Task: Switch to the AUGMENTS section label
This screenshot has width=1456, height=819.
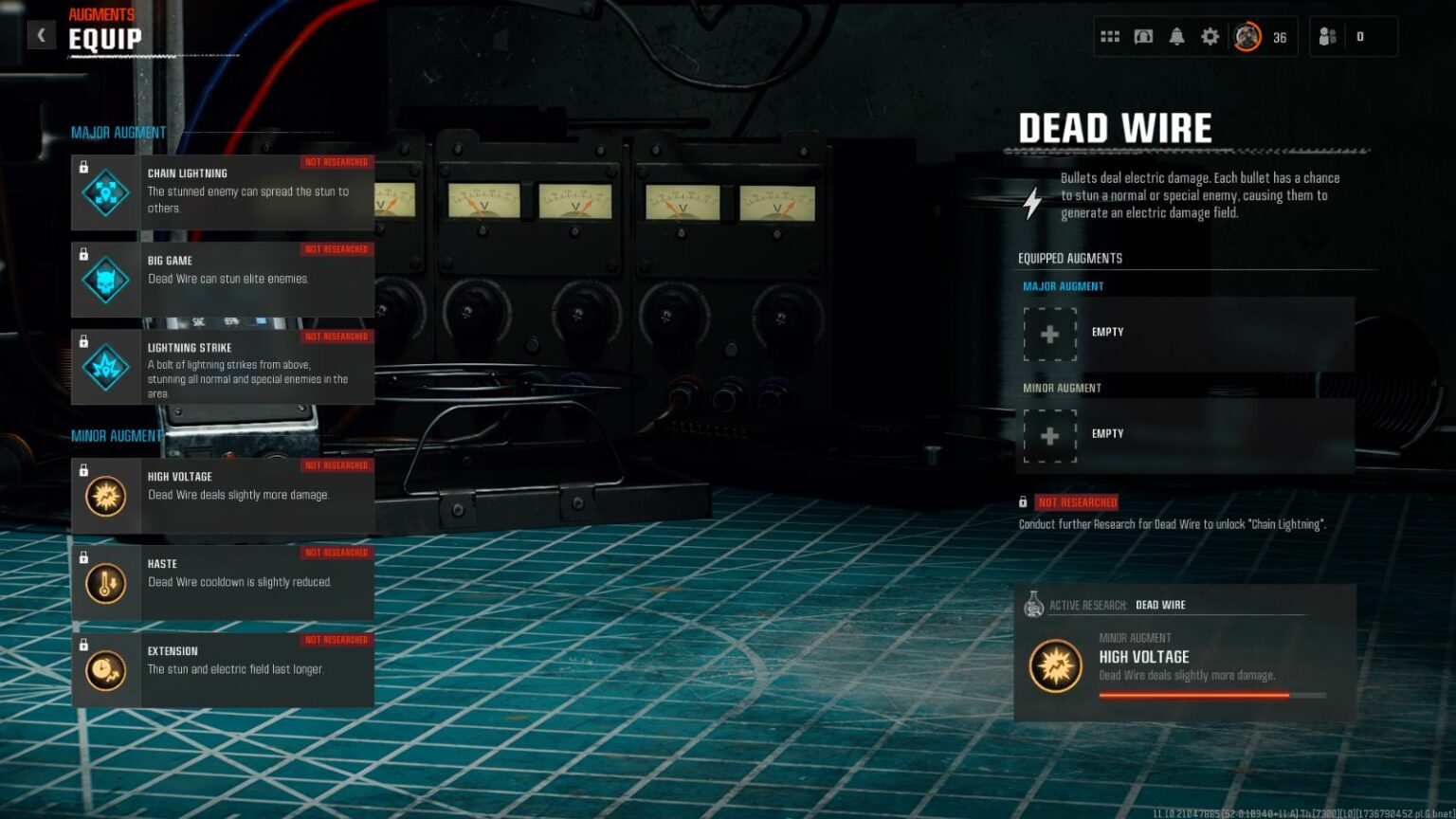Action: [101, 13]
